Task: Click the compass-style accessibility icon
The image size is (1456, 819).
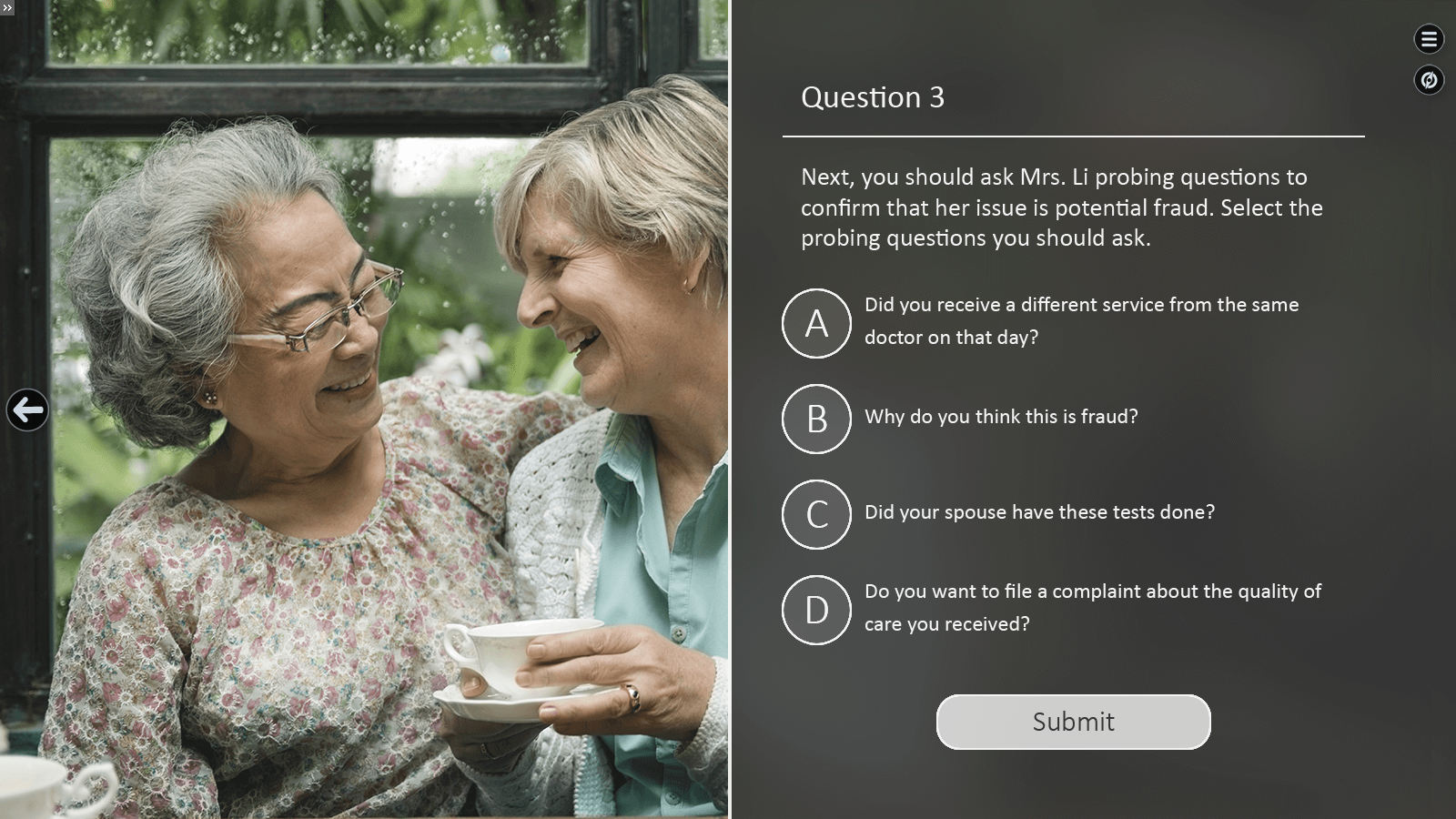Action: click(x=1429, y=80)
